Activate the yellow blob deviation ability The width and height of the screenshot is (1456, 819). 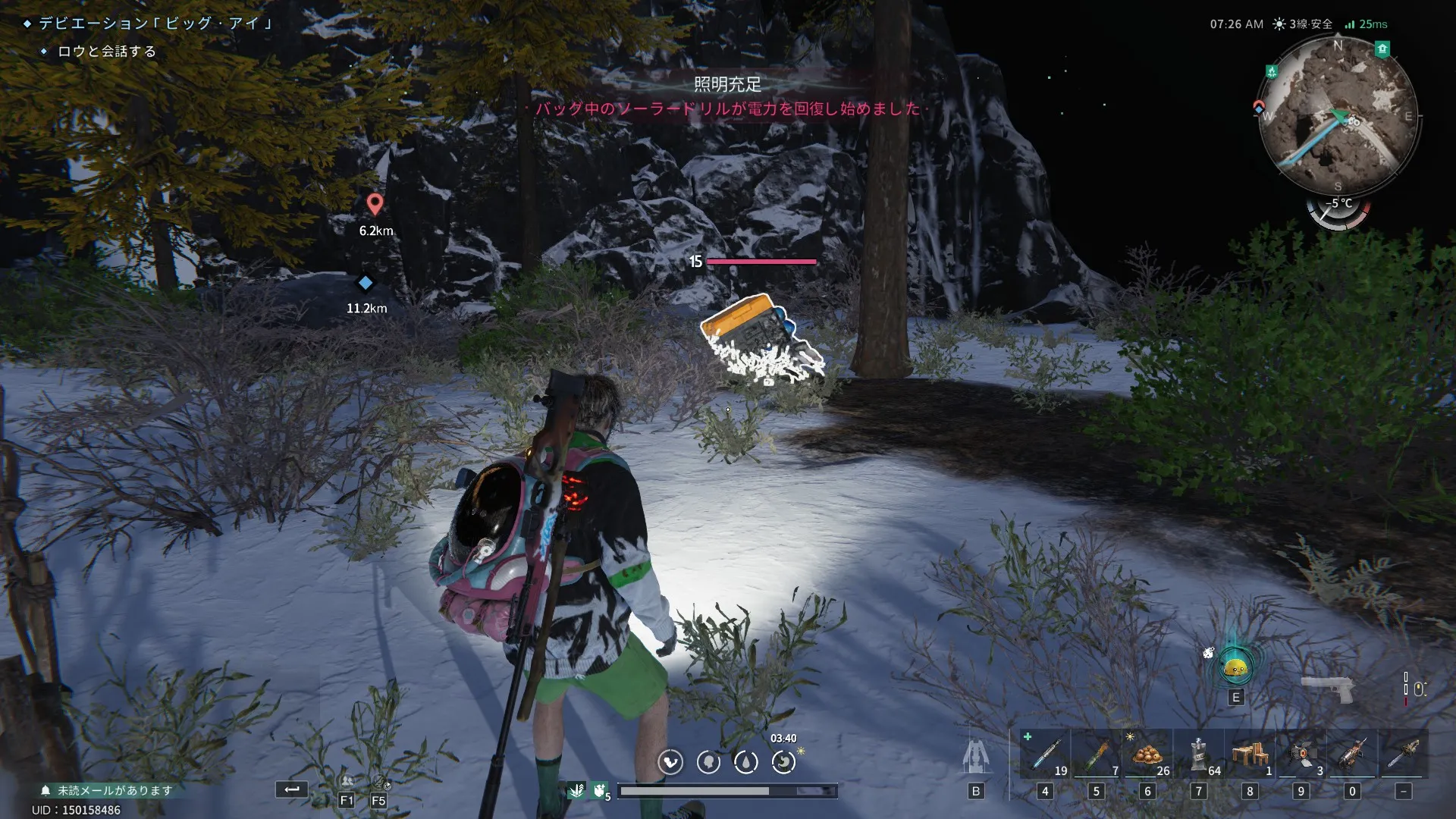pos(1236,668)
